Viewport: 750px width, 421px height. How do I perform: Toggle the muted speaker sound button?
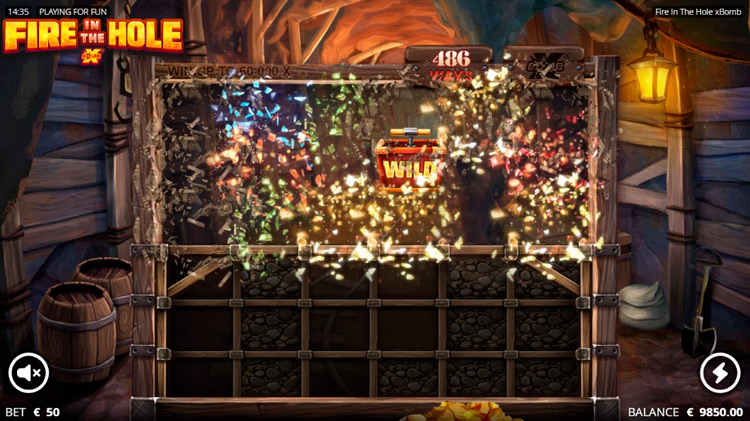click(x=29, y=373)
